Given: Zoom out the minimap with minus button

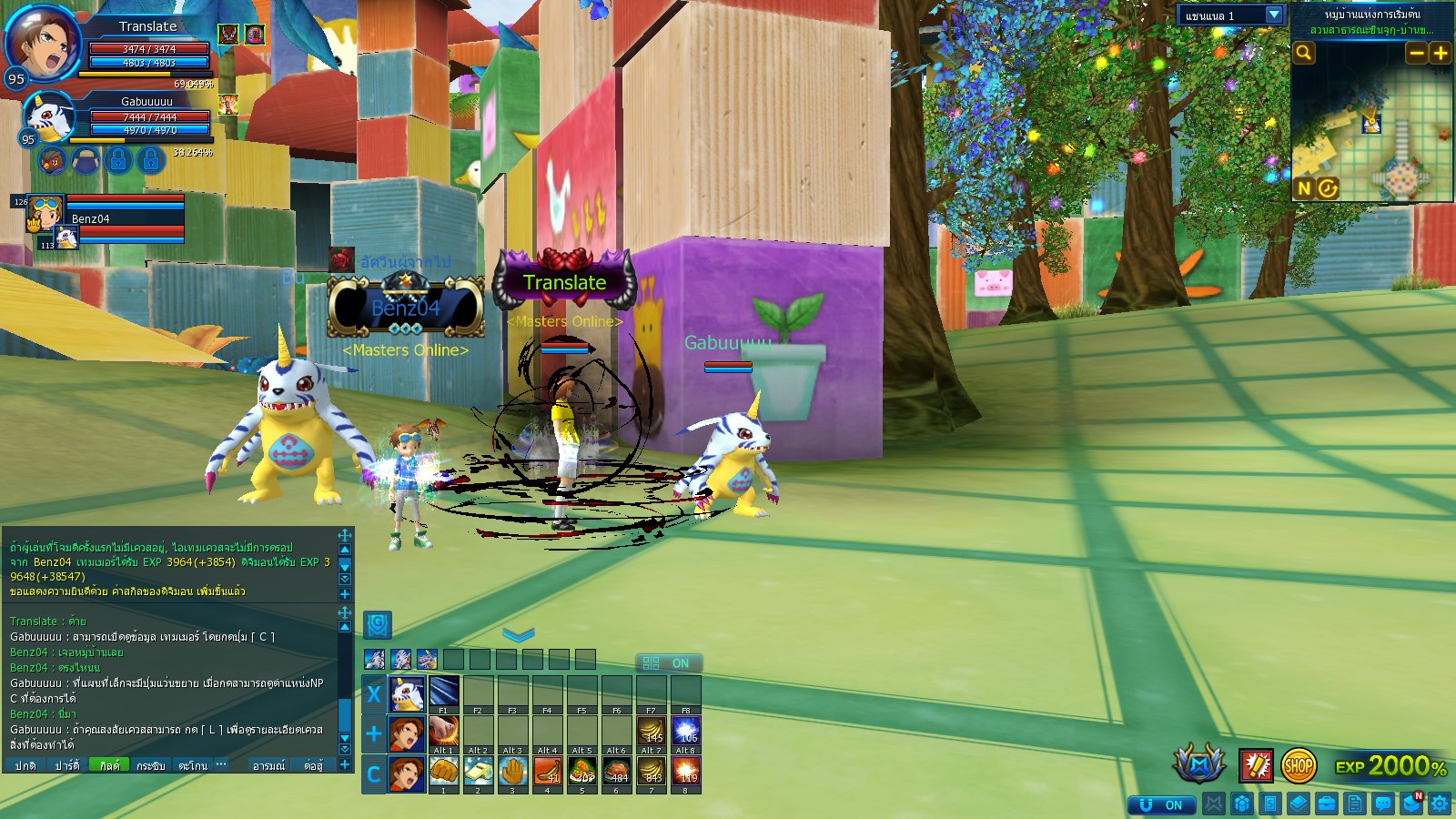Looking at the screenshot, I should coord(1416,53).
